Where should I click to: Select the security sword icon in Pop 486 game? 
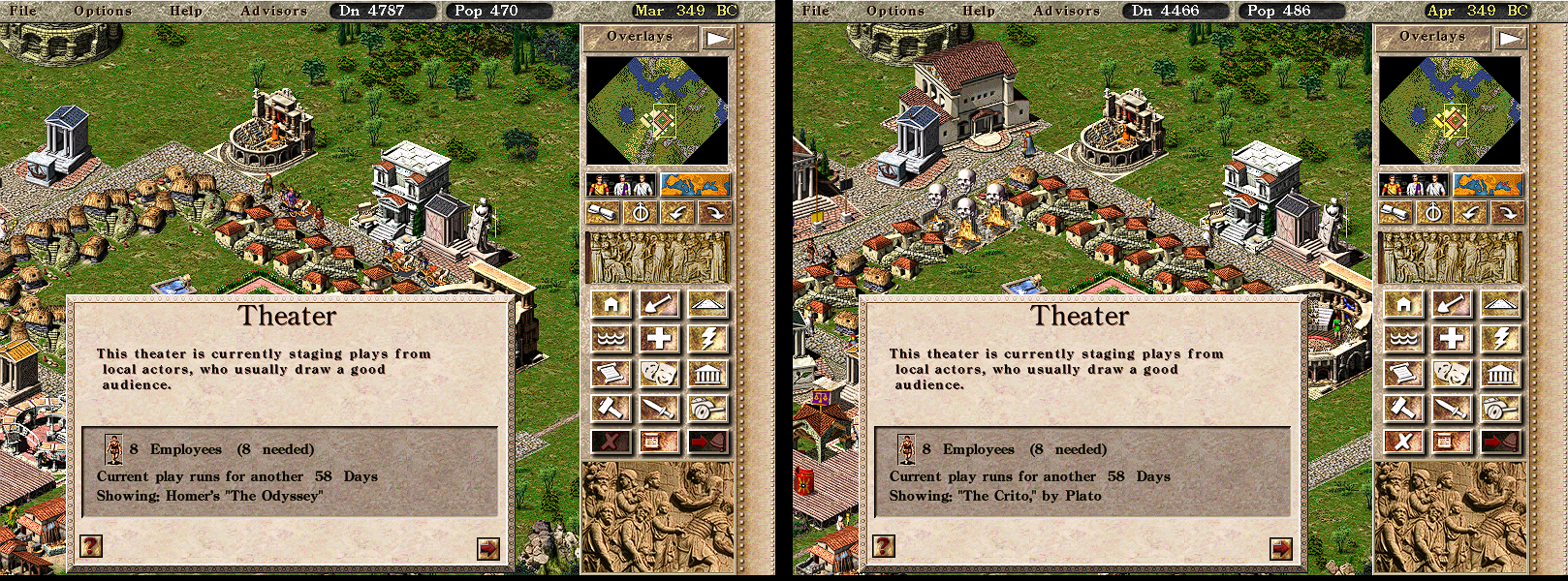click(x=1453, y=408)
